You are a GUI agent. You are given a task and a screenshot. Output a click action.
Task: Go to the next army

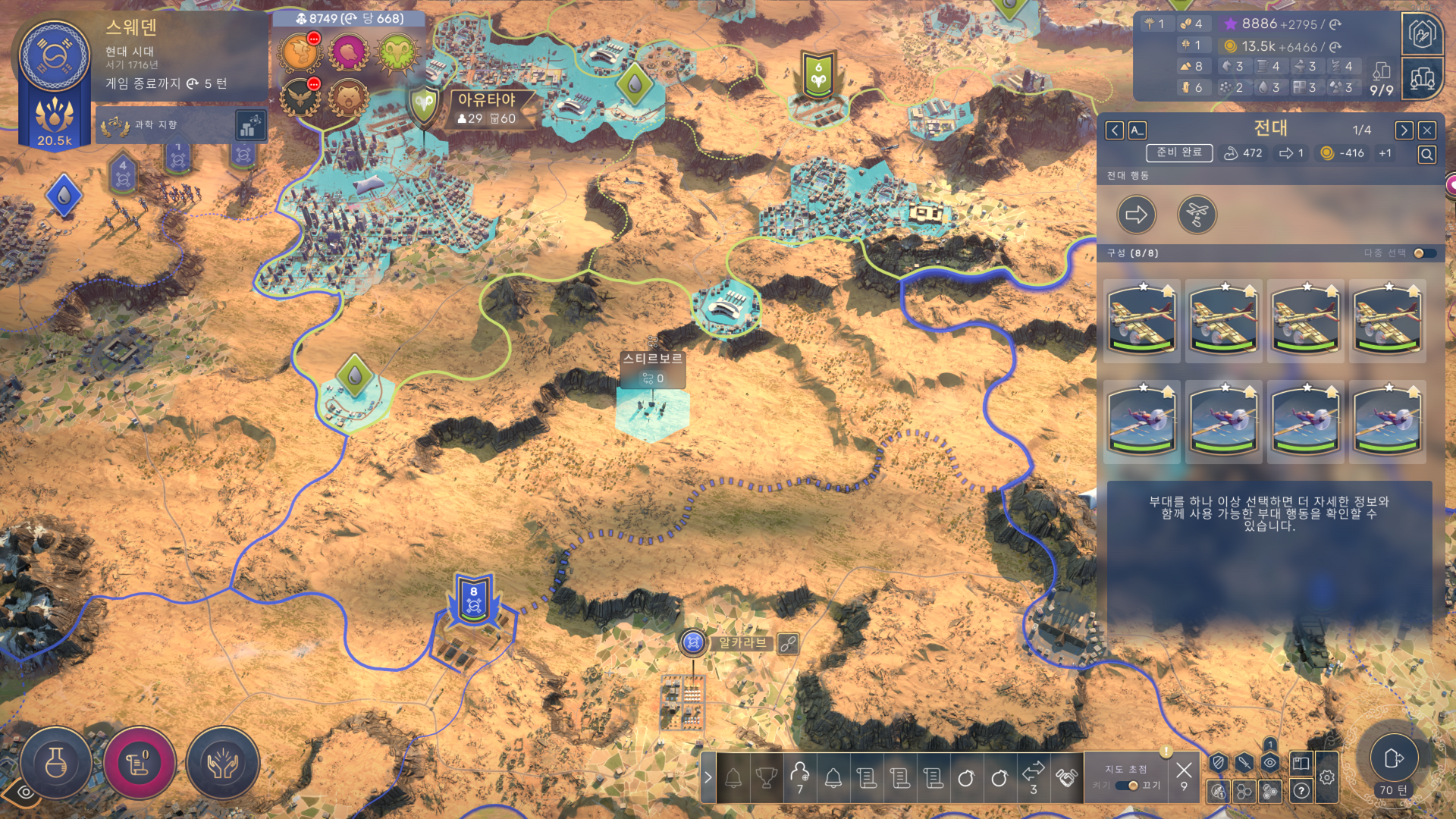click(1404, 130)
